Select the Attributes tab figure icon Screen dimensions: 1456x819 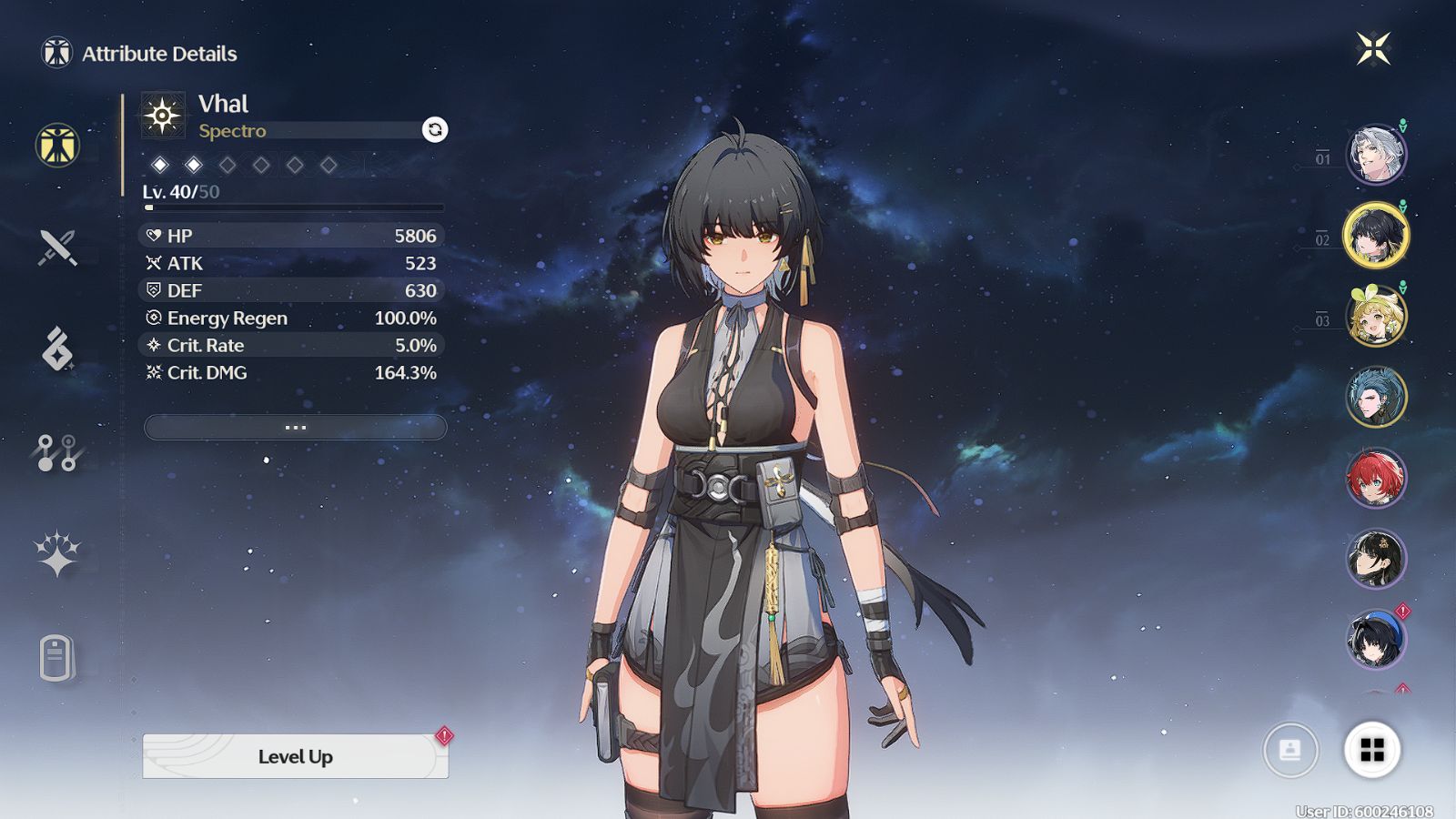57,146
